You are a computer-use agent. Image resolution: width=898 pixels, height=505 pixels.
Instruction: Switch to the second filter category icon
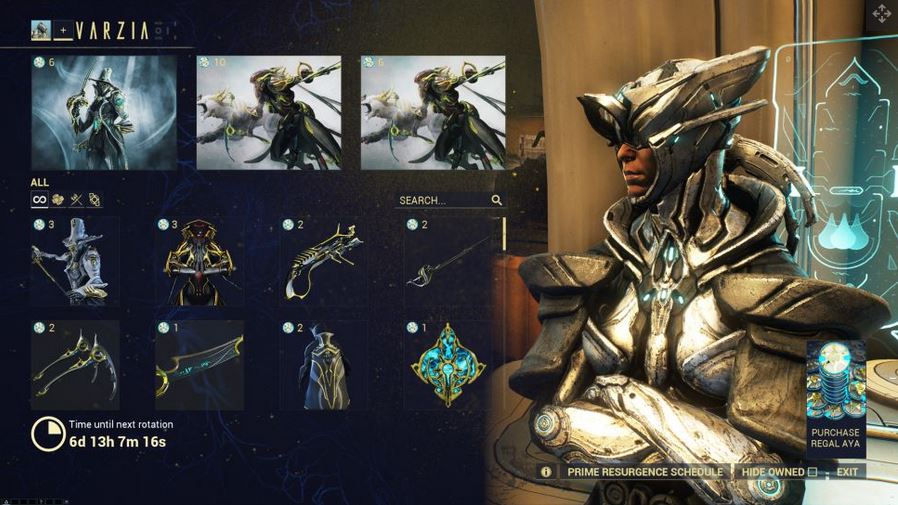tap(59, 200)
